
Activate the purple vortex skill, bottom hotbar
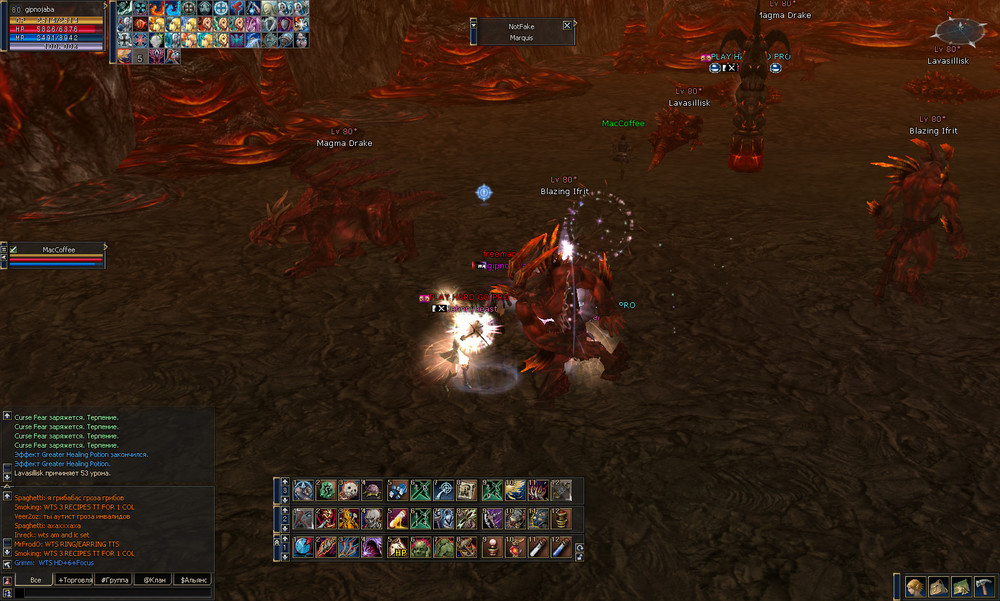coord(372,547)
